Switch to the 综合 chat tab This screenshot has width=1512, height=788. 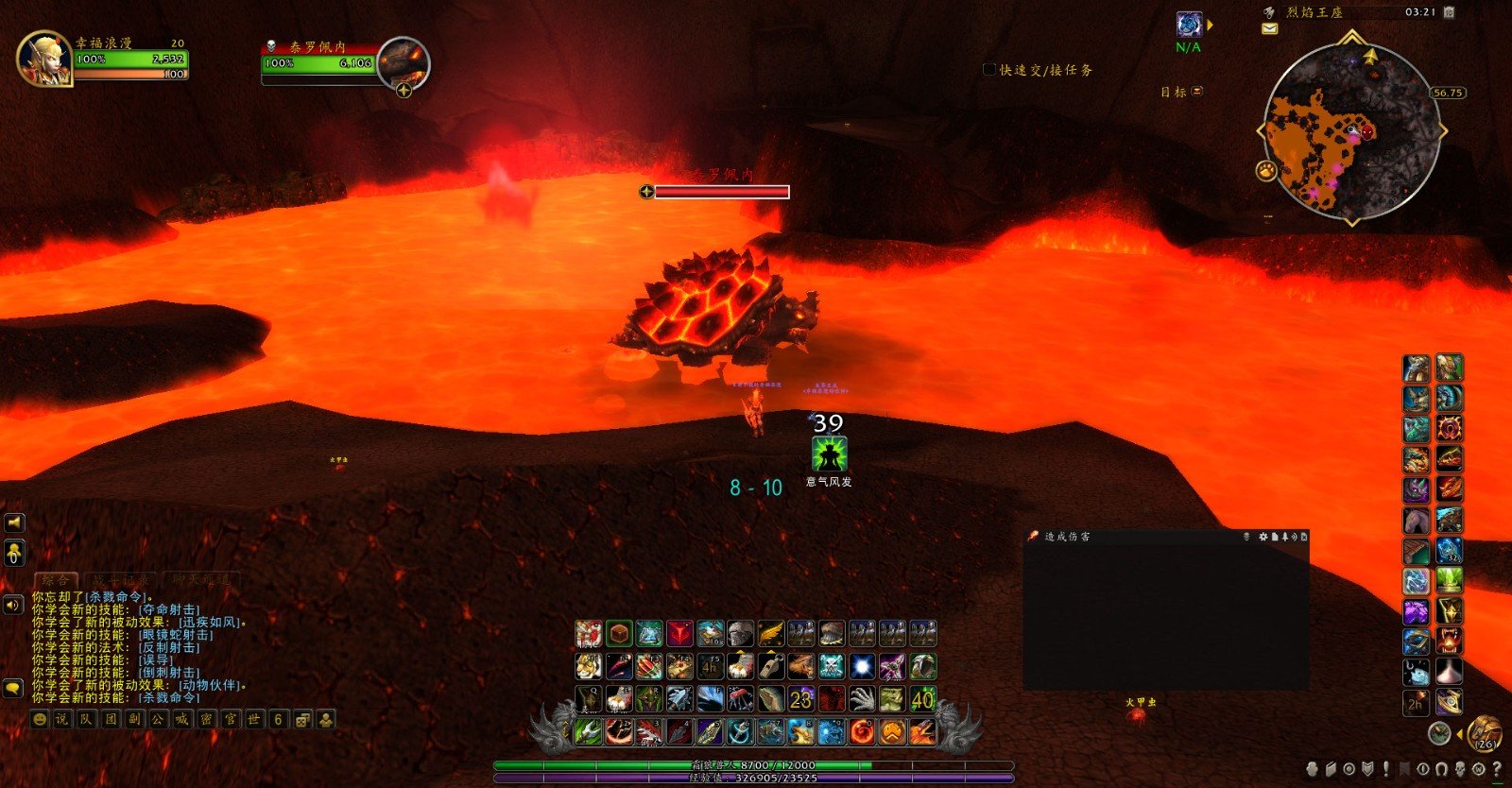(x=54, y=579)
